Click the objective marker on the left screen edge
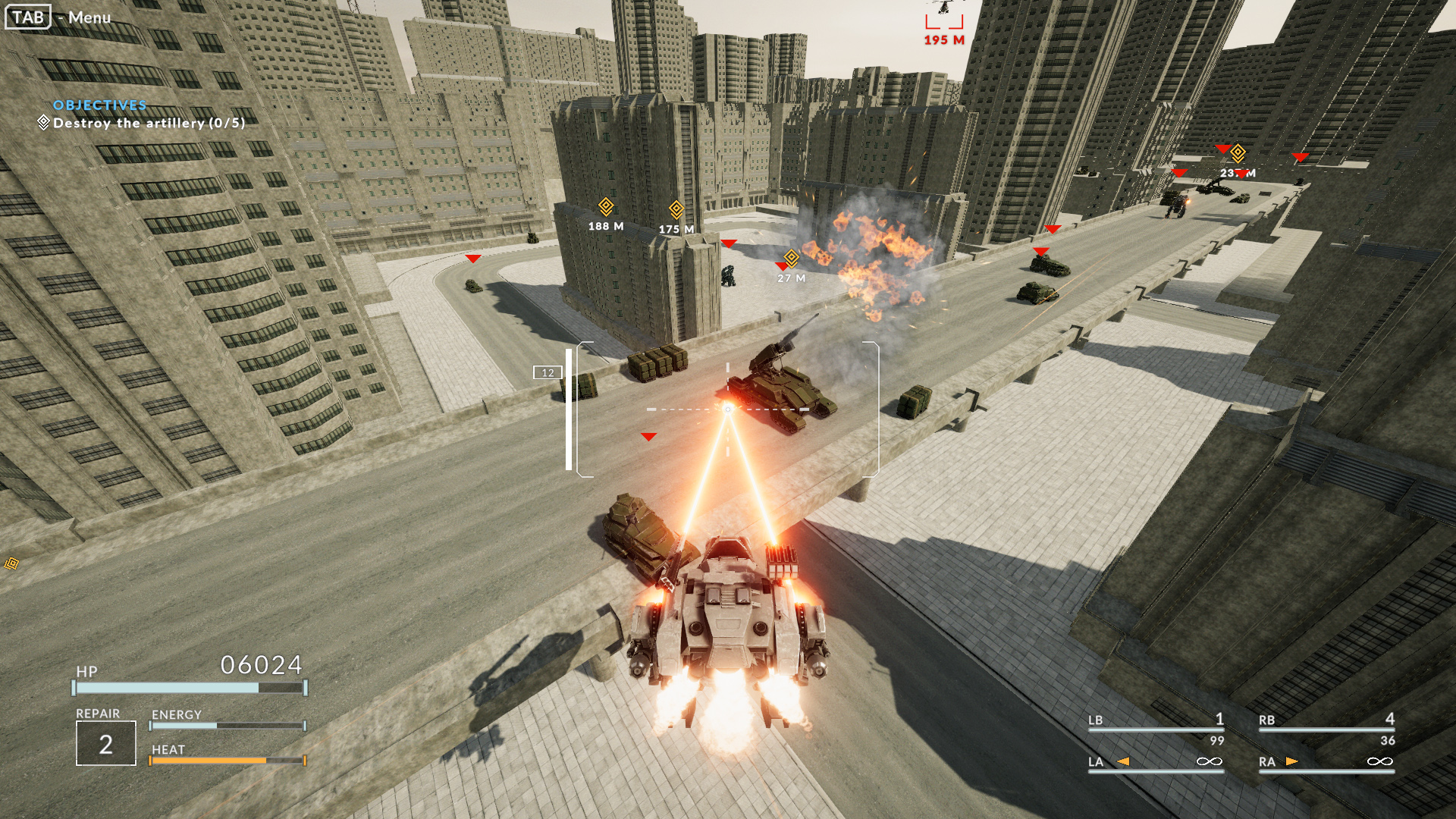Viewport: 1456px width, 819px height. 11,564
